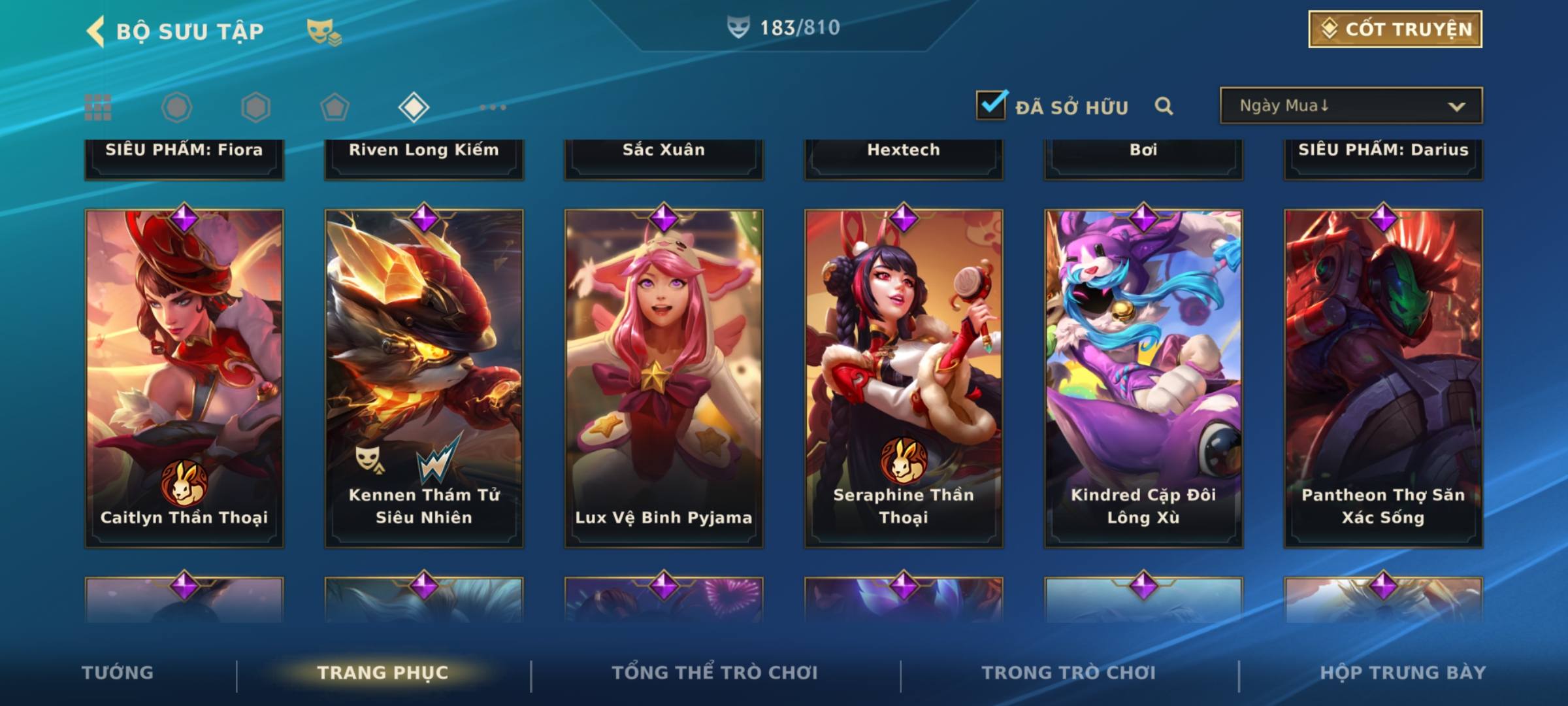The height and width of the screenshot is (706, 1568).
Task: Open the Cốt Truyện button
Action: pyautogui.click(x=1395, y=29)
